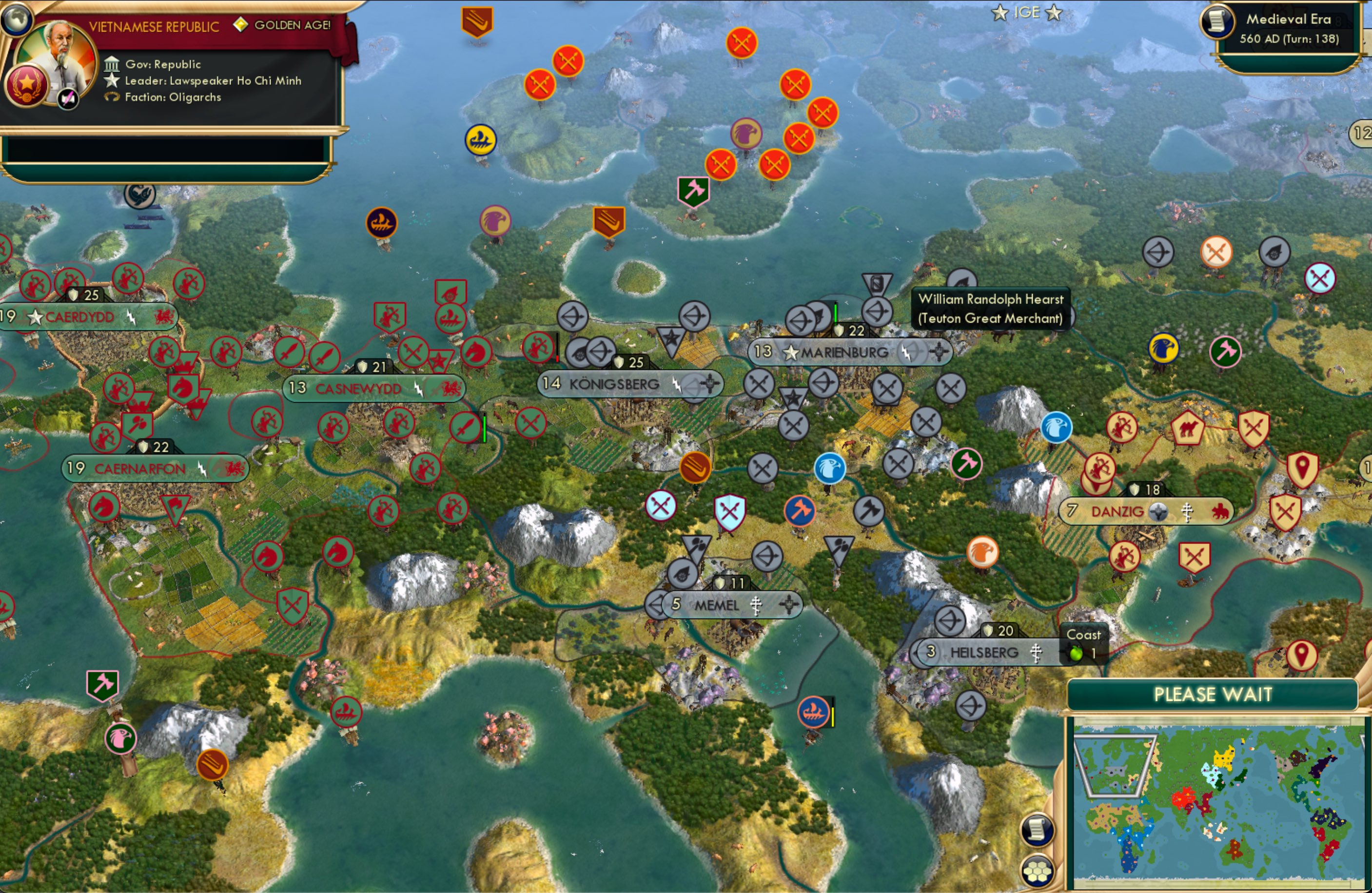Click the lightning war toggle on Caernarfon's banner
The height and width of the screenshot is (893, 1372).
tap(203, 469)
